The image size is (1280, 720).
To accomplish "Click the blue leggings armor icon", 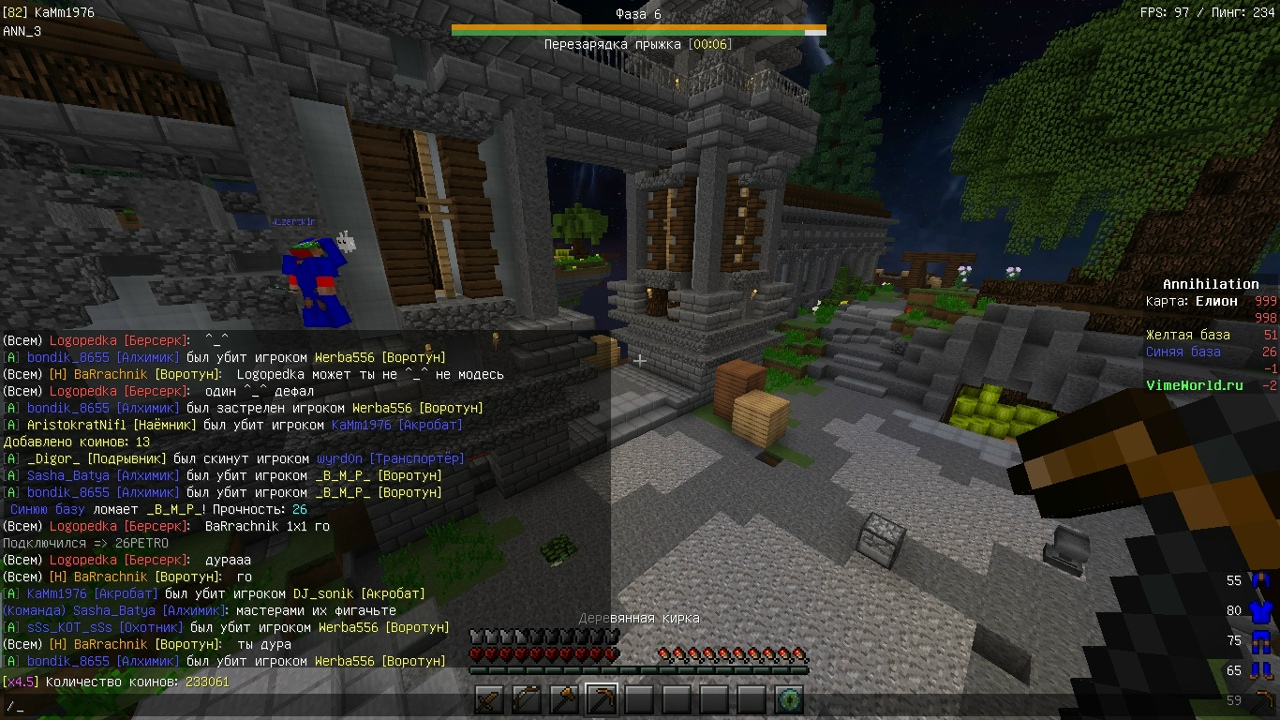I will click(1261, 641).
